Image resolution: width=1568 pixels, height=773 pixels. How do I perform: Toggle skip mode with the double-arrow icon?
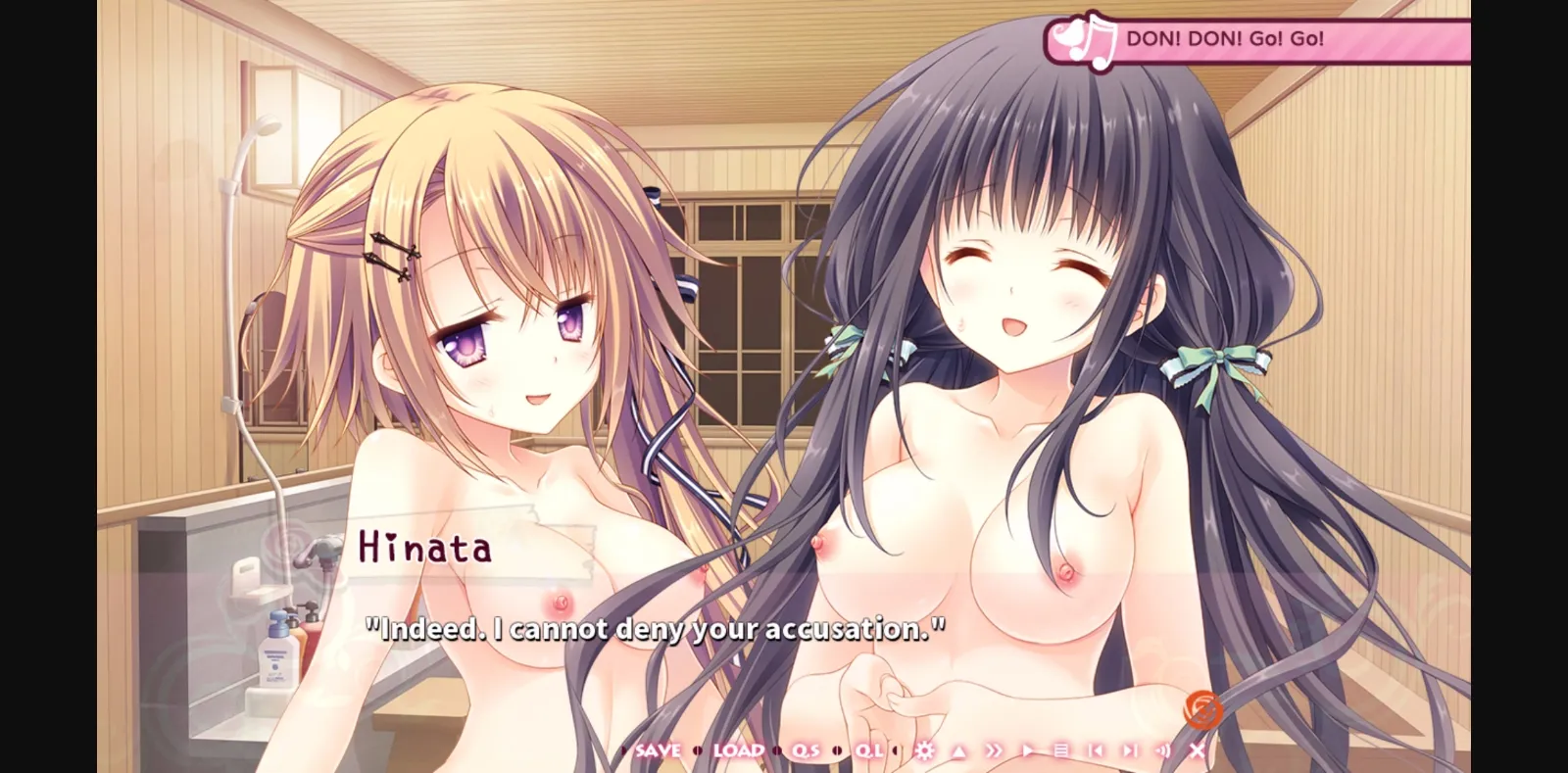pos(995,750)
